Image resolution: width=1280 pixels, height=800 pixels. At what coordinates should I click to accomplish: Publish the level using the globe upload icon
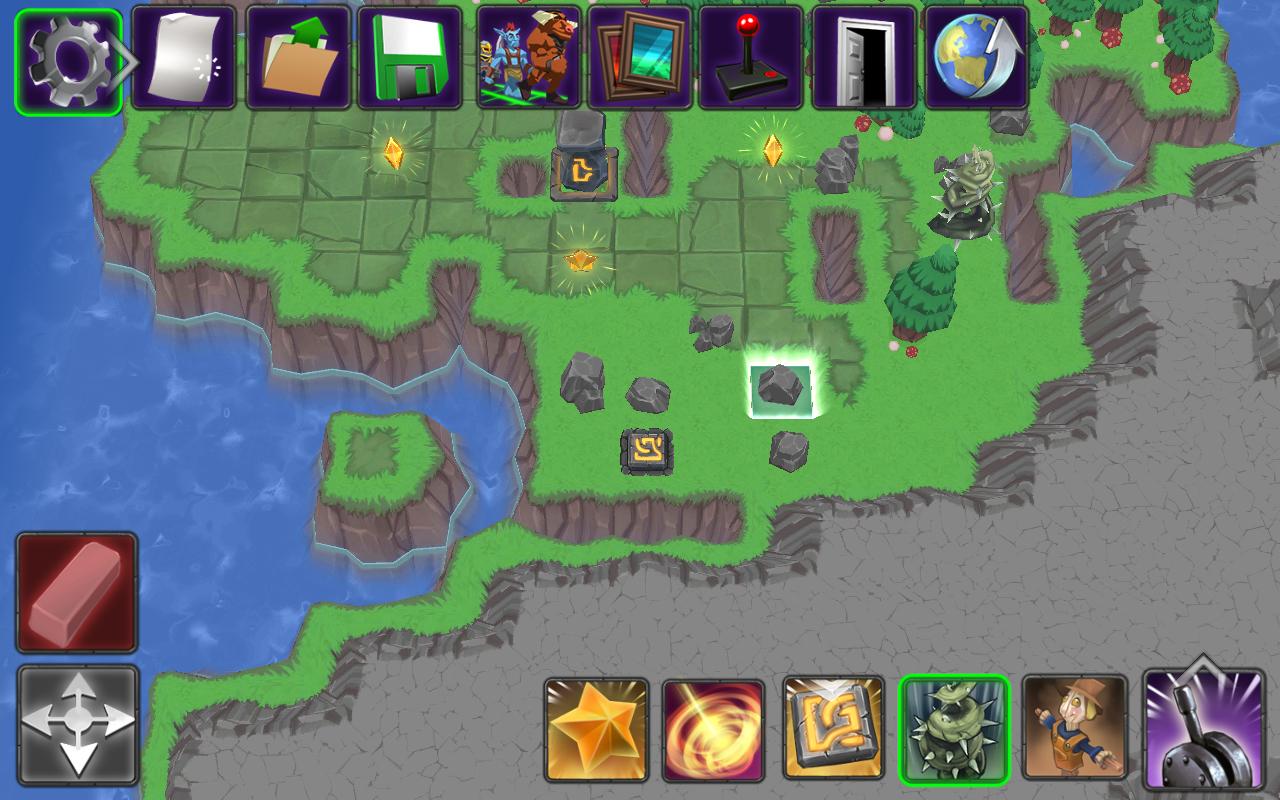(x=975, y=58)
